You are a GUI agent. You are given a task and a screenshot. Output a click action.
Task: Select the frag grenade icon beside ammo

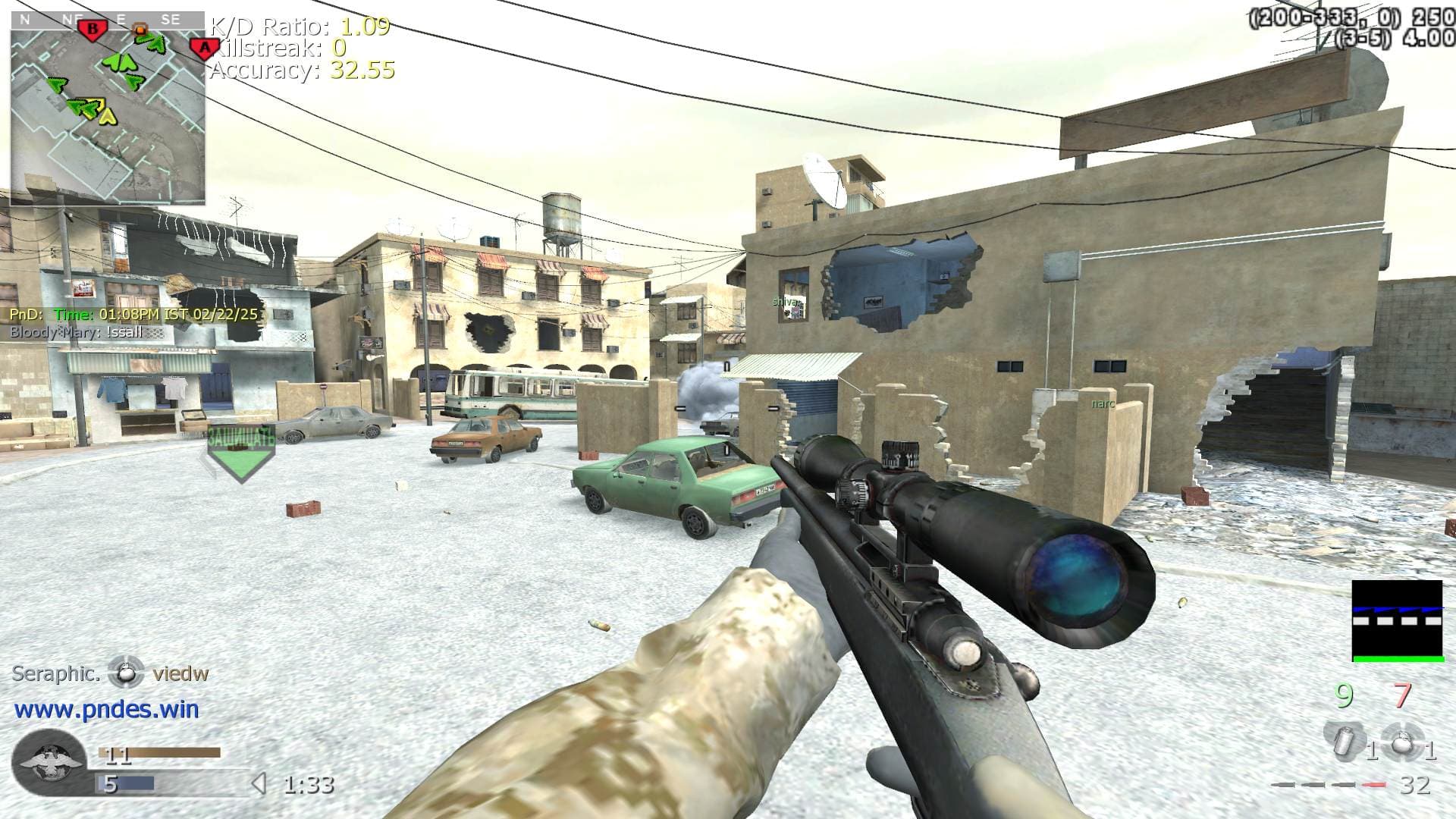point(1399,742)
